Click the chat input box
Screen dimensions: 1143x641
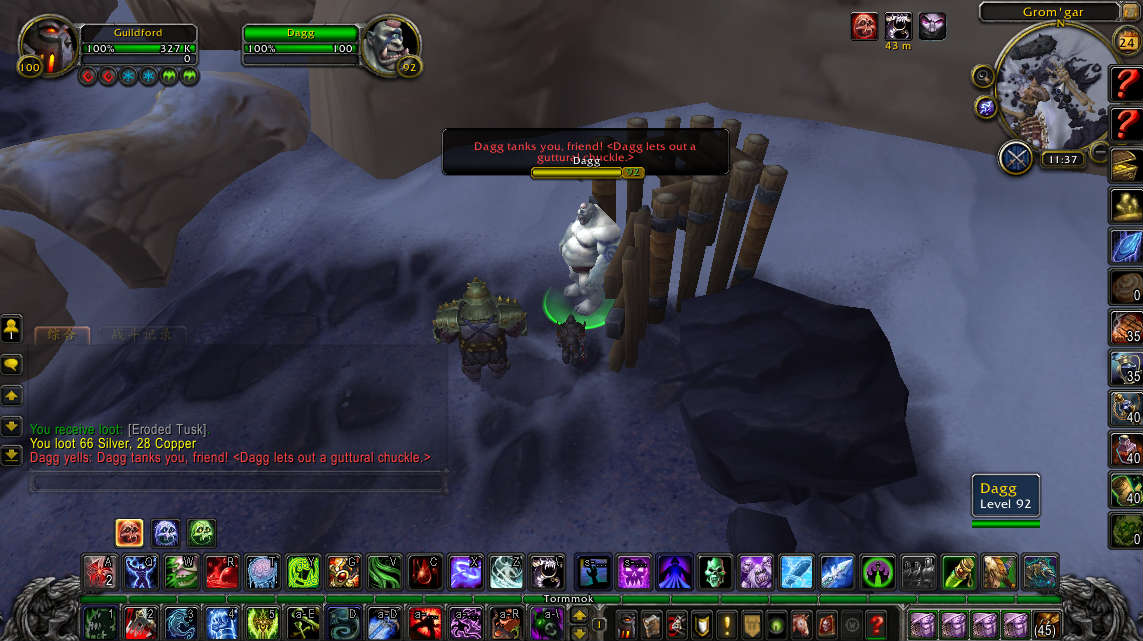coord(237,483)
